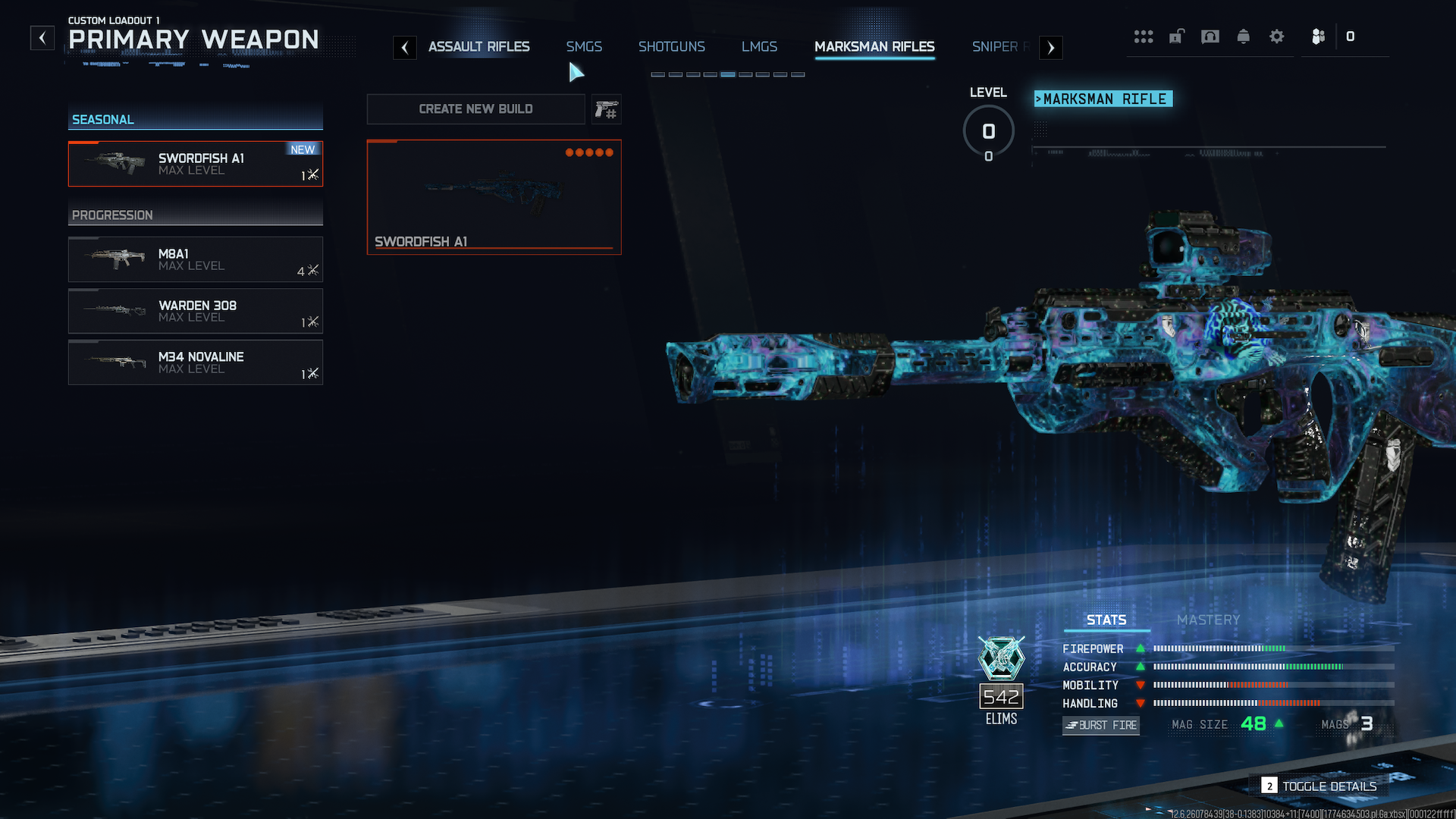Show the LMGs weapon list

pos(759,47)
